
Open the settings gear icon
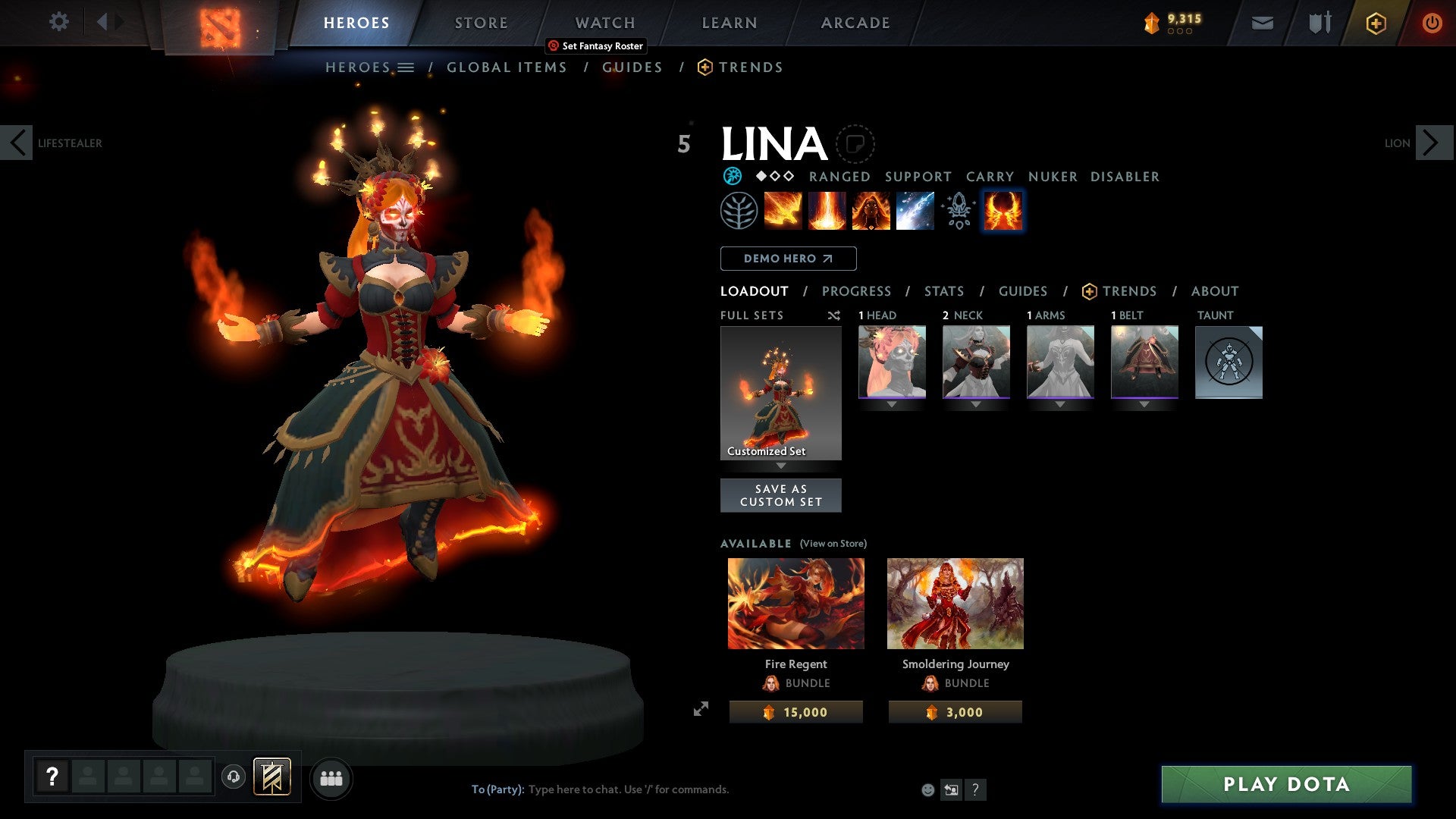59,23
